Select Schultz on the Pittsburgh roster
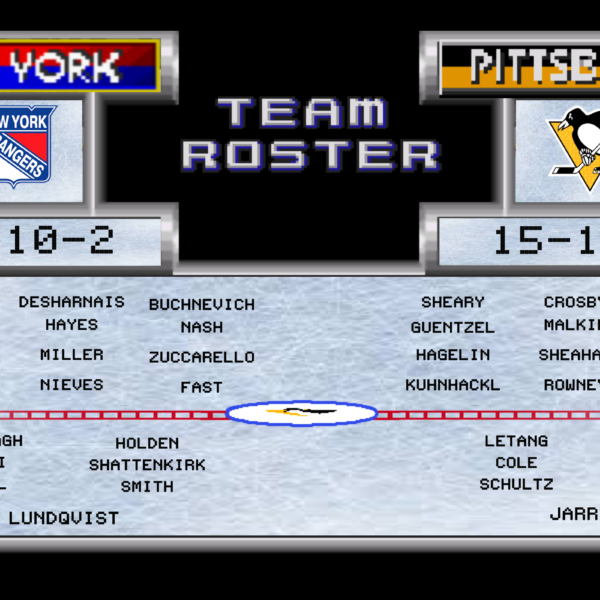Image resolution: width=600 pixels, height=600 pixels. point(516,485)
